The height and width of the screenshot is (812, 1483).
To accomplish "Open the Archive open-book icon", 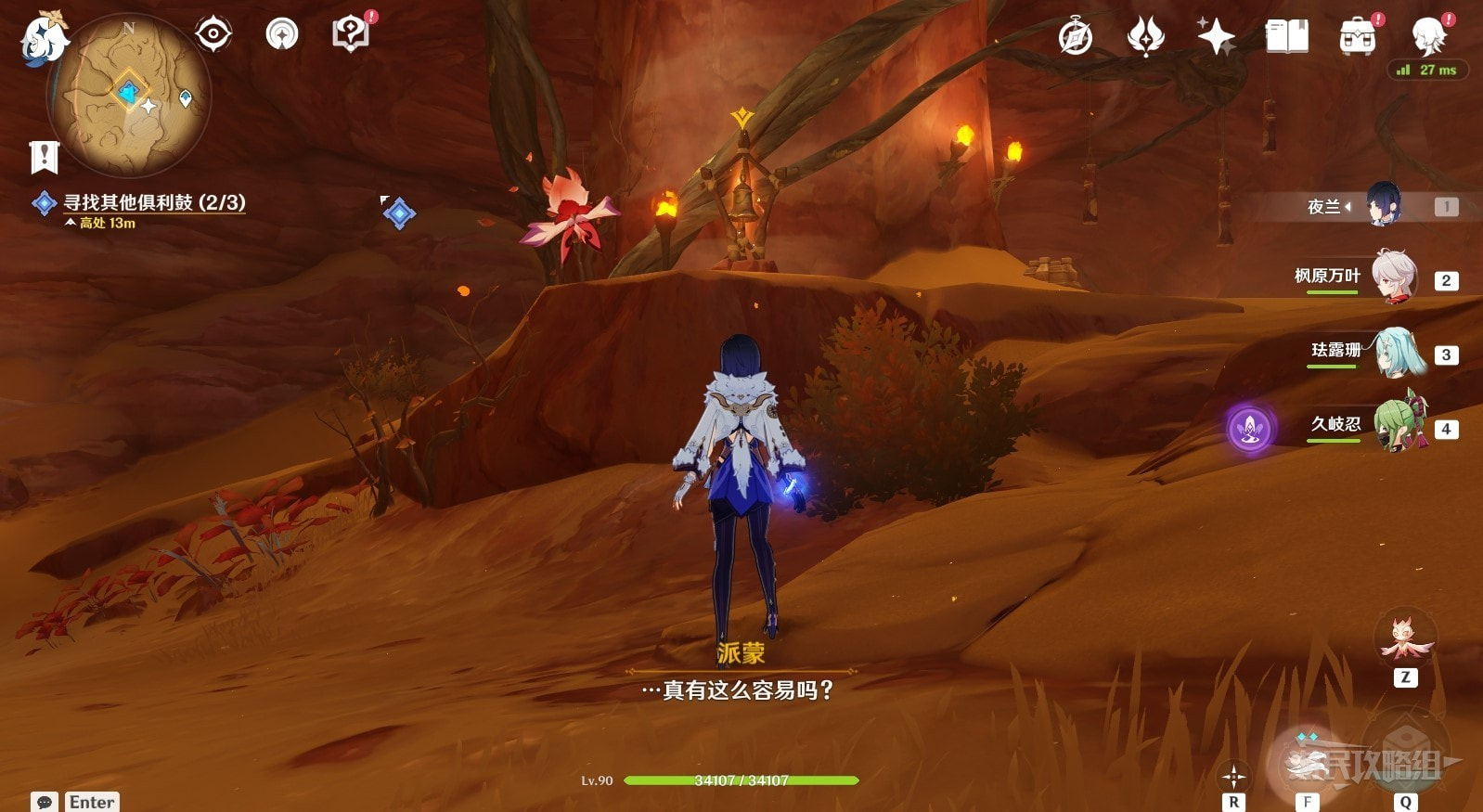I will tap(1286, 37).
